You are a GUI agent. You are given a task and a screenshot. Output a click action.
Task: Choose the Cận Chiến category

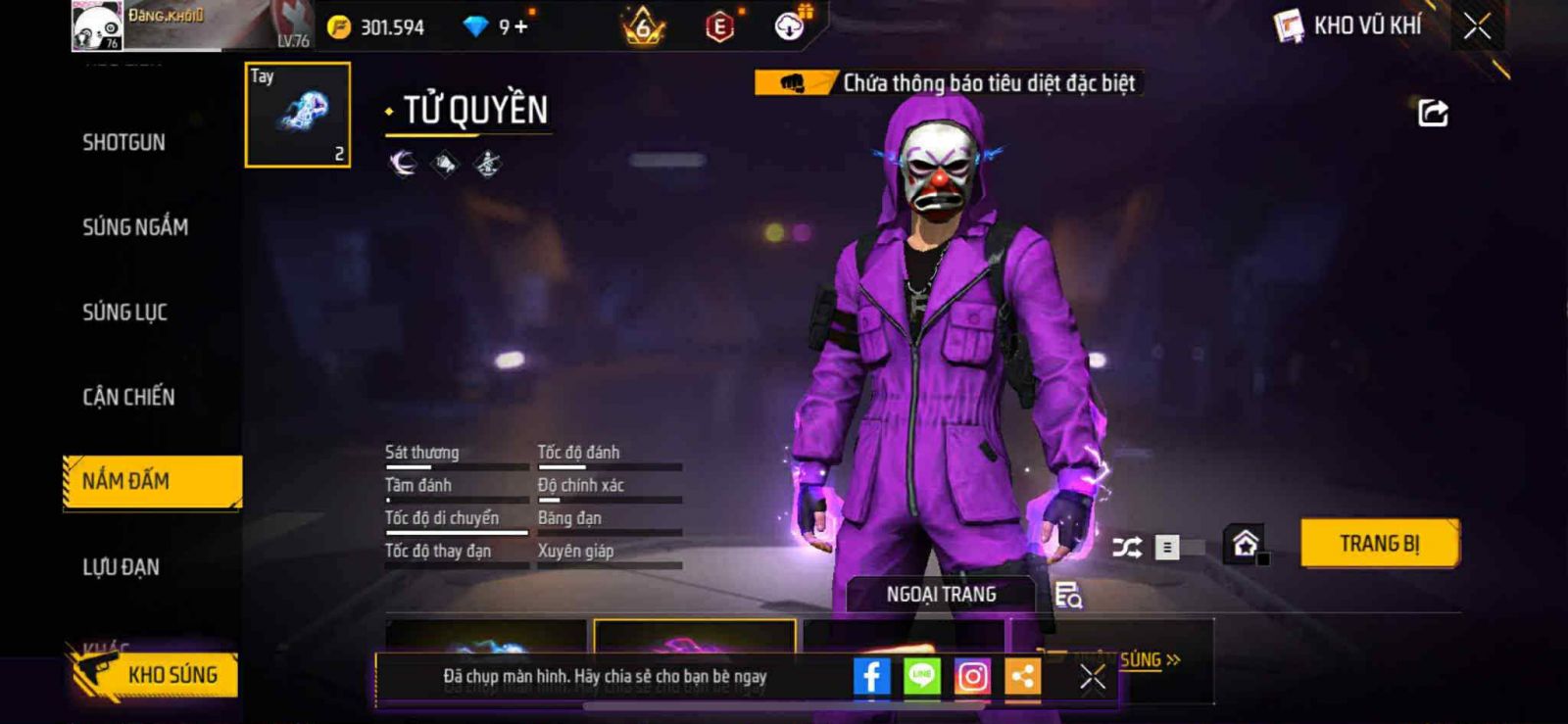click(128, 397)
